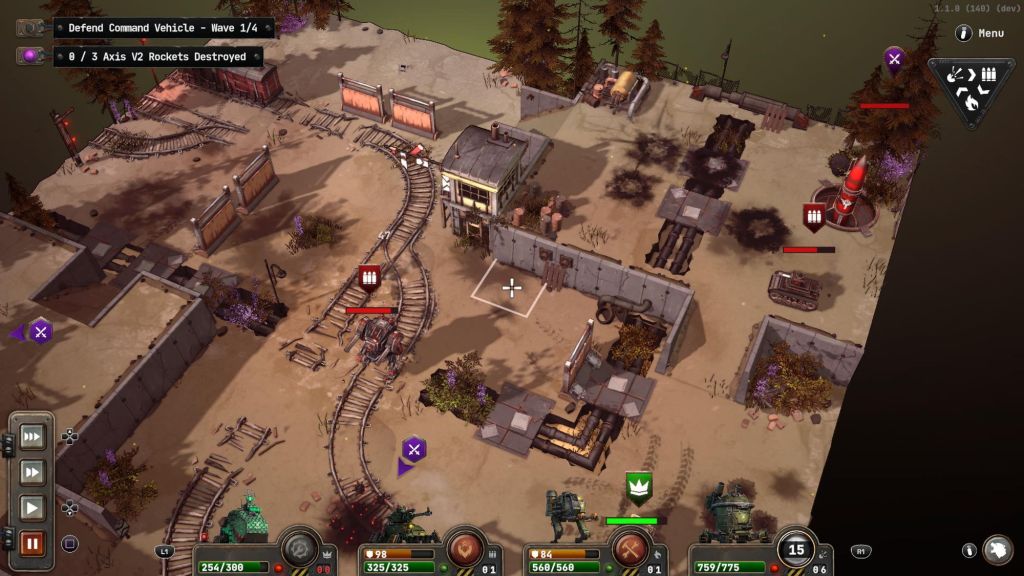Click the orange pause button
The width and height of the screenshot is (1024, 576).
pos(31,544)
